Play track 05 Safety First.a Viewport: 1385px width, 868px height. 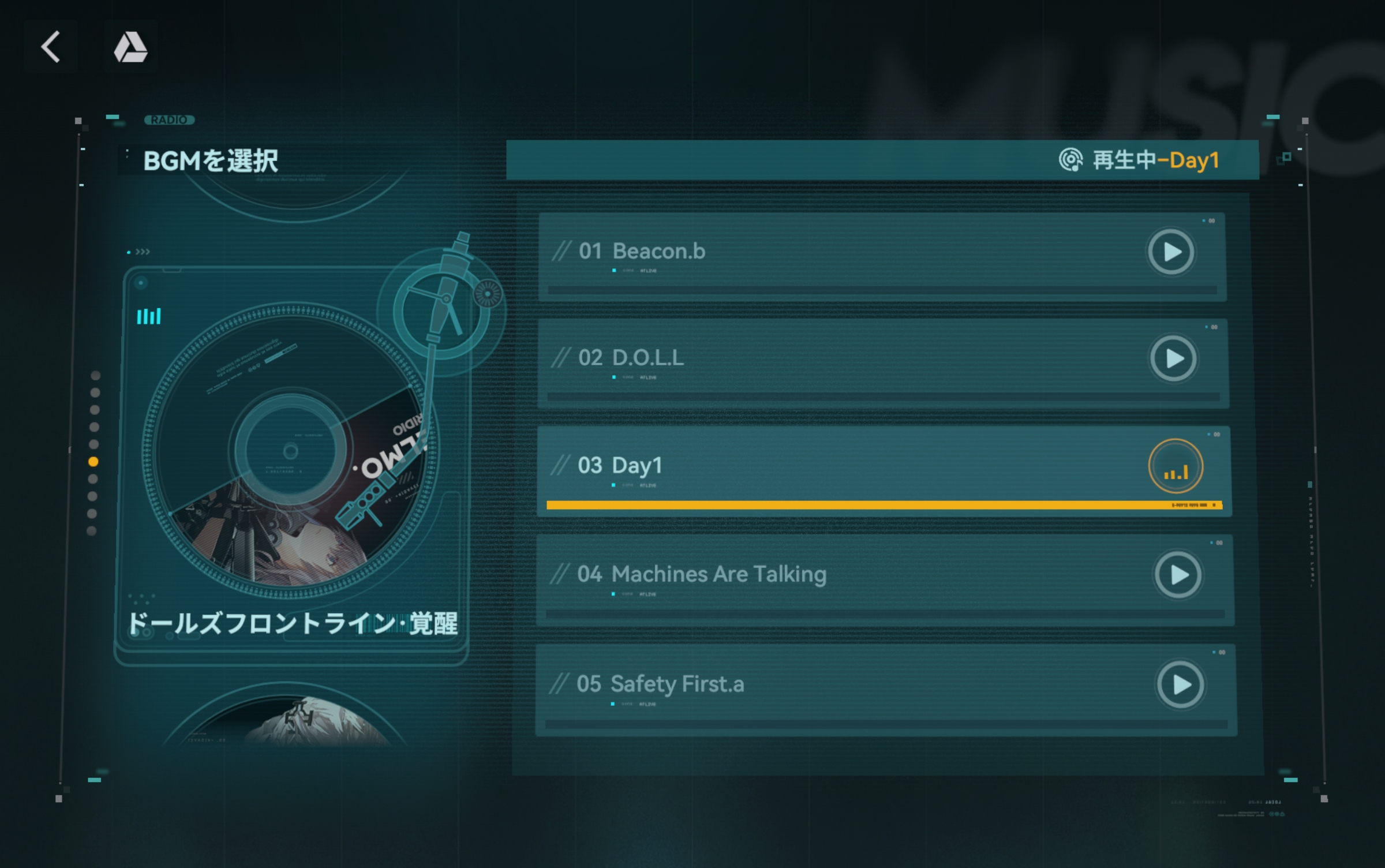[1180, 685]
